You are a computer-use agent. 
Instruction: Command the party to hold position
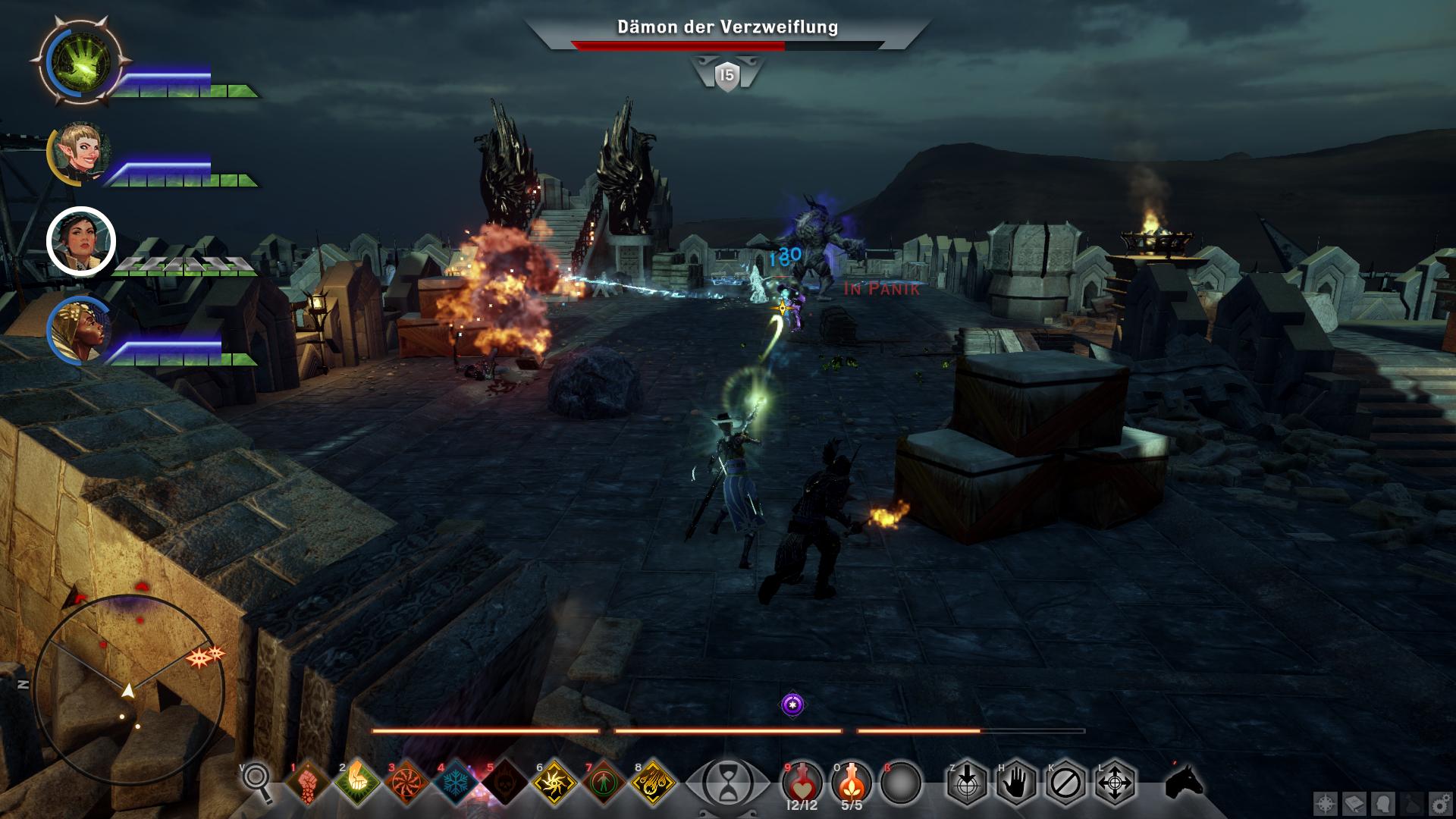(x=1016, y=782)
